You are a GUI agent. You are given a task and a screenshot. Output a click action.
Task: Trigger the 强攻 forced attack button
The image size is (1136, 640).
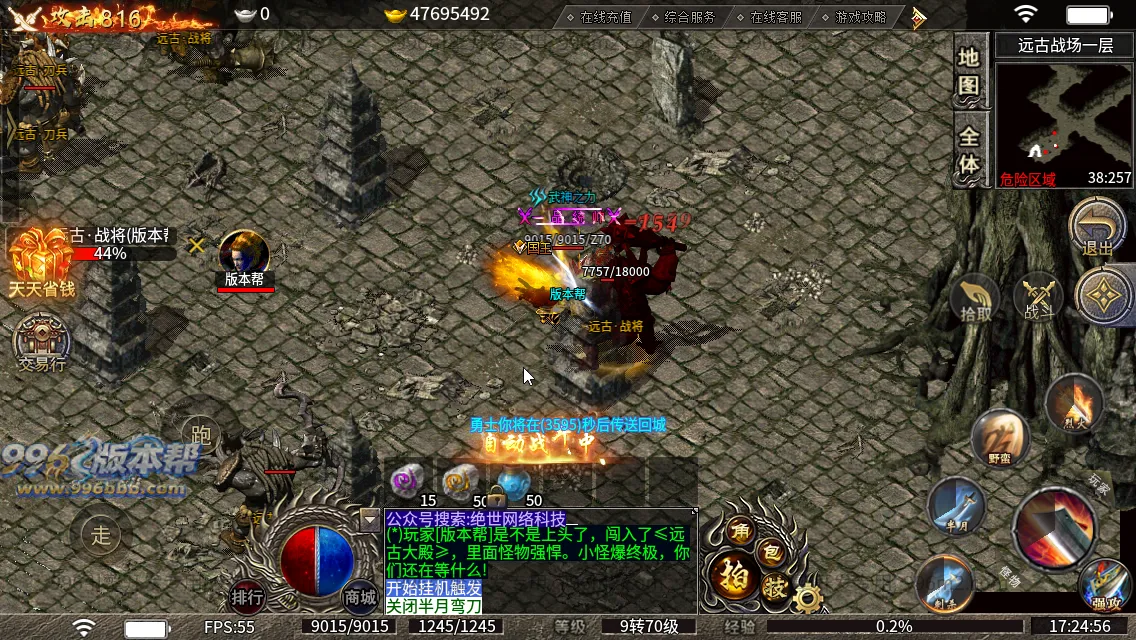tap(1104, 585)
